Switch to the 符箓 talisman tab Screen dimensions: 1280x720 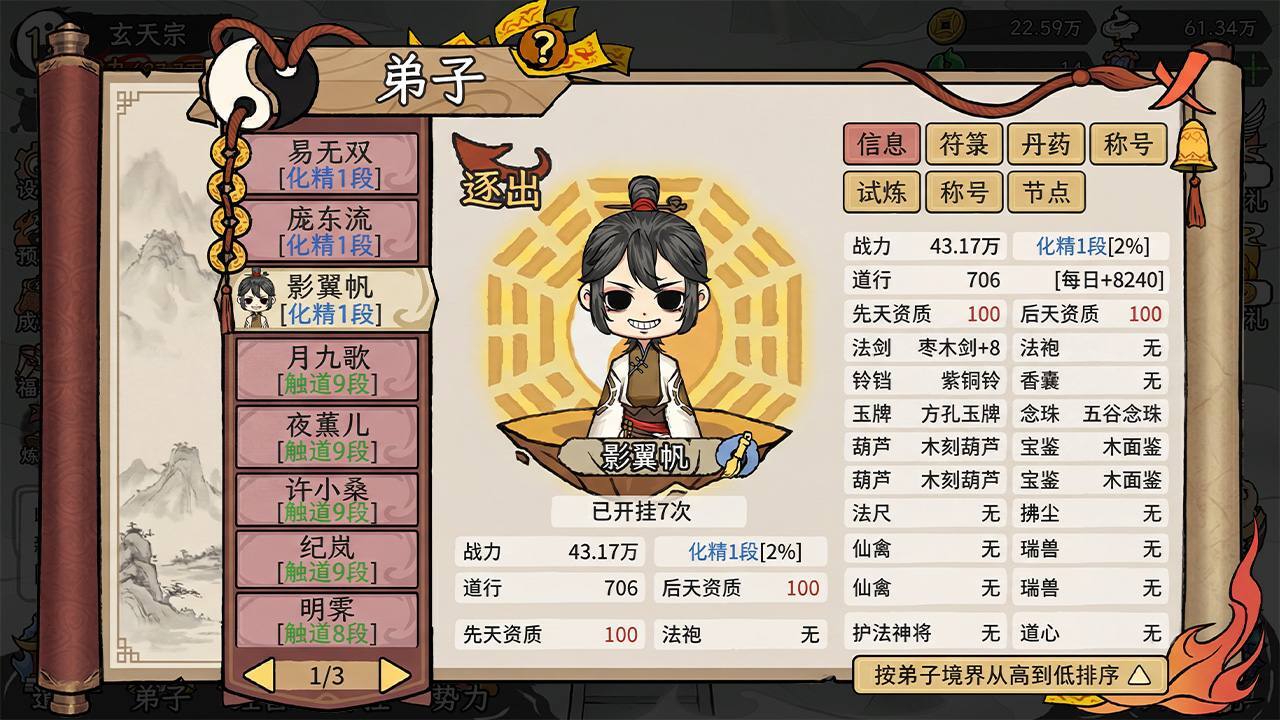point(964,145)
